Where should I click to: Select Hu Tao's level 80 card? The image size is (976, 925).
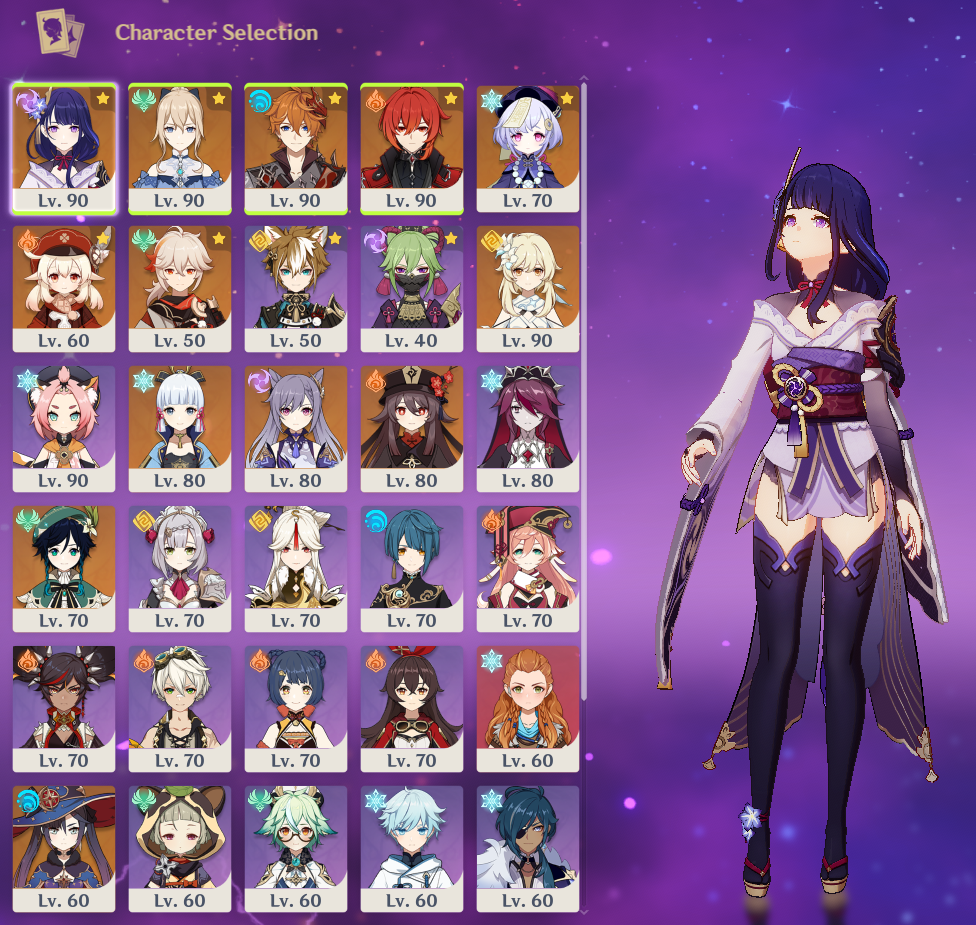coord(412,428)
